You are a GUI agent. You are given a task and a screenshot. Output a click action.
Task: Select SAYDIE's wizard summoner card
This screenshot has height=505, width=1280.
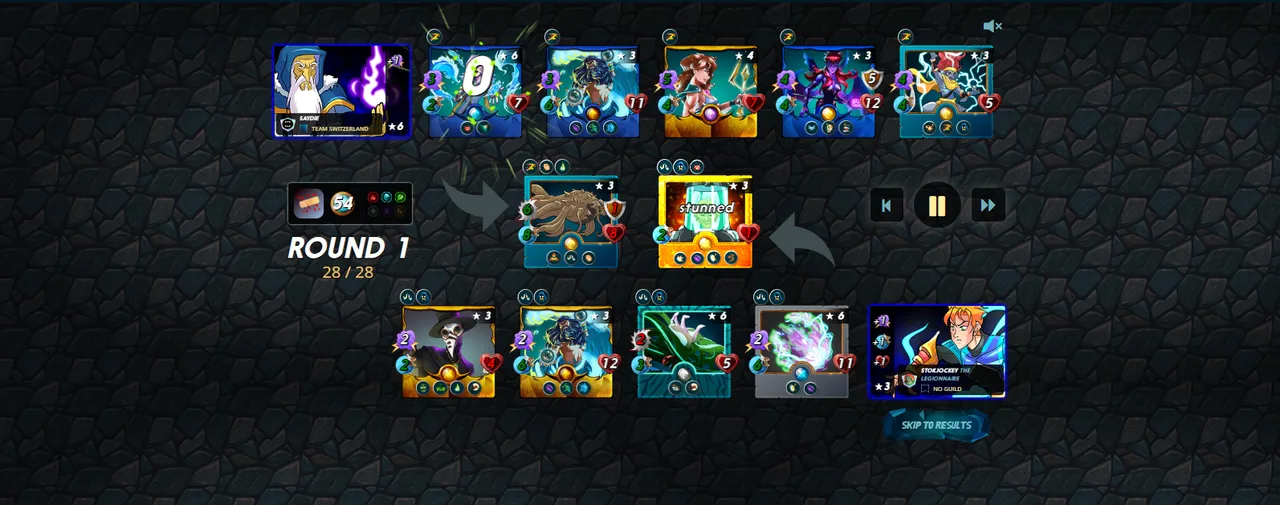point(341,91)
